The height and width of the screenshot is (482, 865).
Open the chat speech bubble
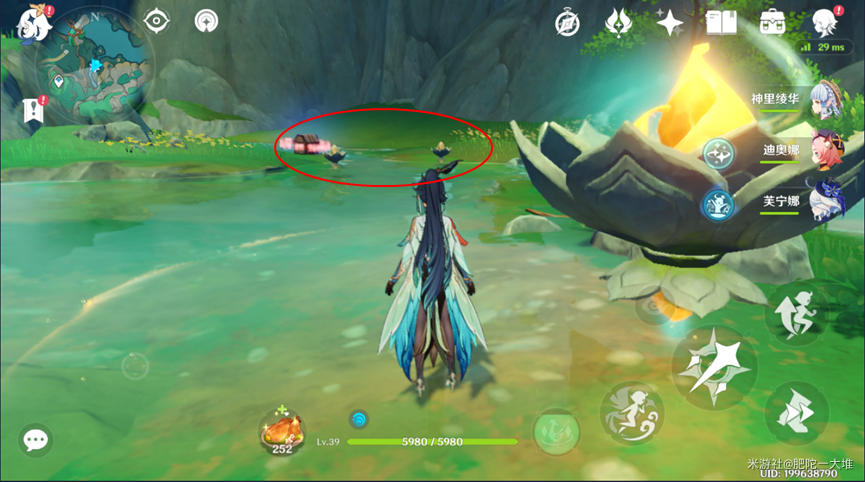coord(36,440)
